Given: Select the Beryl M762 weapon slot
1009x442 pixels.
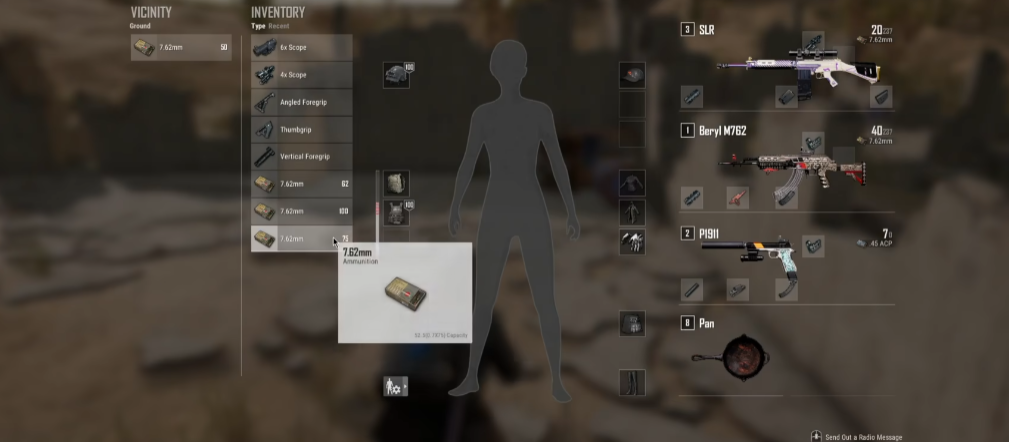Looking at the screenshot, I should click(x=785, y=165).
